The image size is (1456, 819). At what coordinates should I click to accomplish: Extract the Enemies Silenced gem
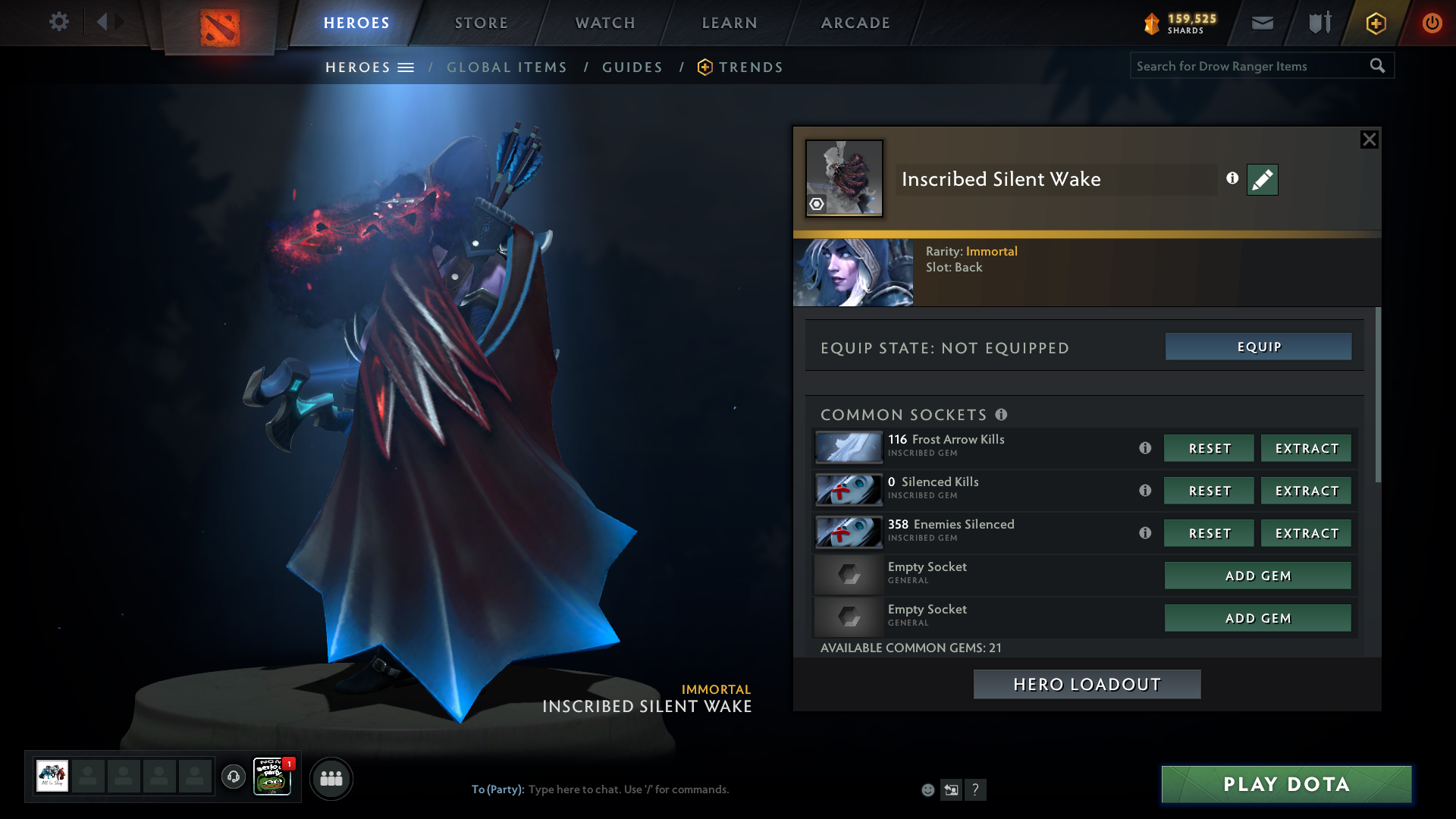point(1306,533)
